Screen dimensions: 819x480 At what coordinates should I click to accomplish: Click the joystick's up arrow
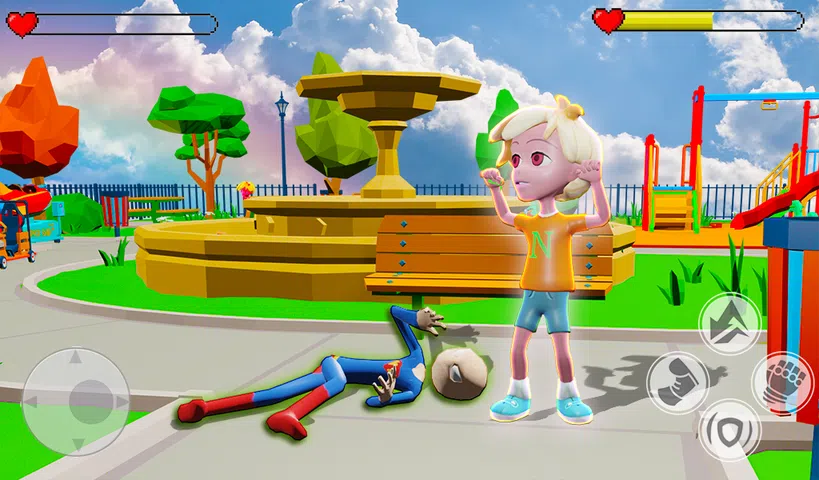pyautogui.click(x=76, y=358)
